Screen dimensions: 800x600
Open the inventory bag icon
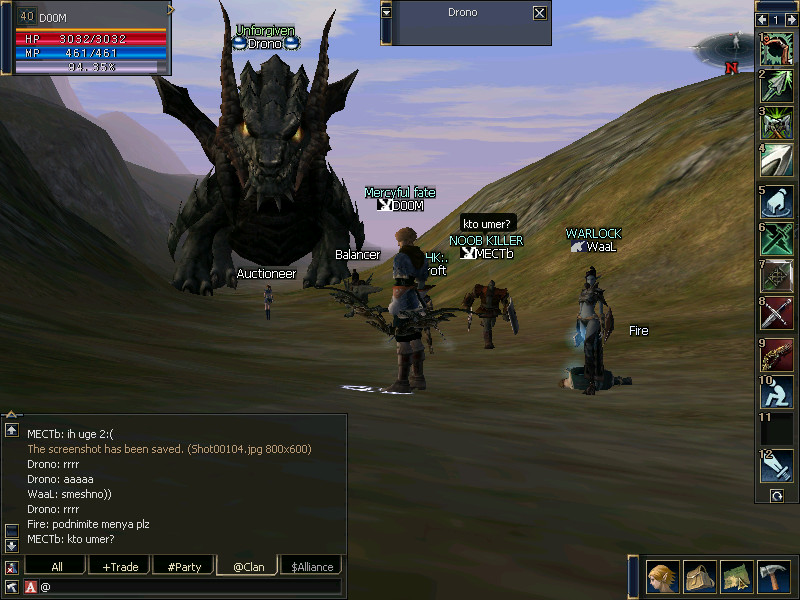pos(699,577)
